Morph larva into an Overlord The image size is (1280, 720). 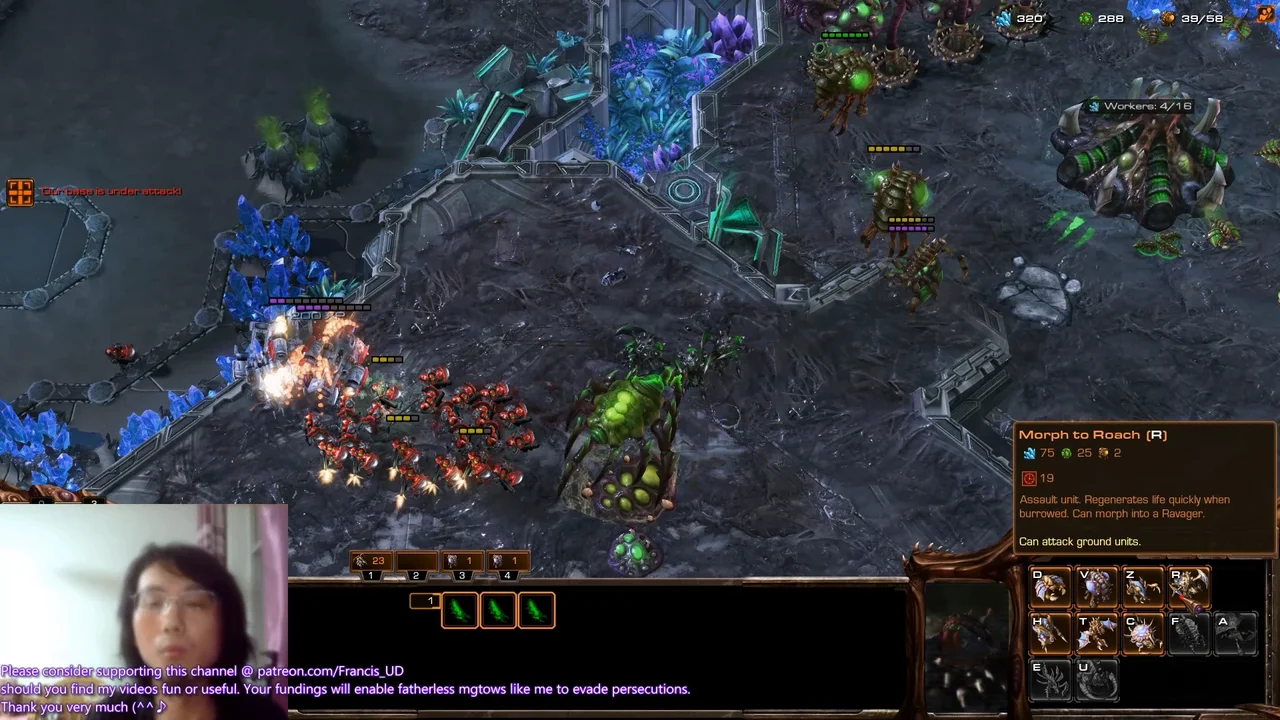pyautogui.click(x=1096, y=588)
